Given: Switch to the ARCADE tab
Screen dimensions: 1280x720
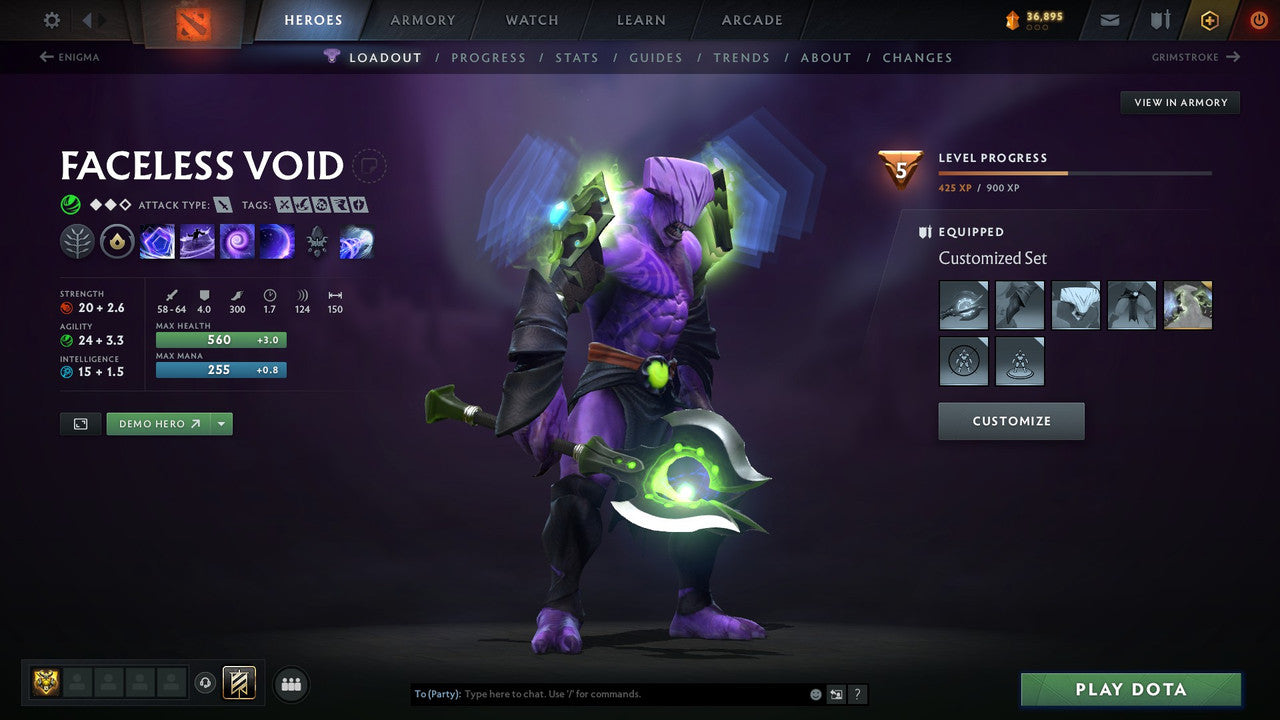Looking at the screenshot, I should coord(750,19).
